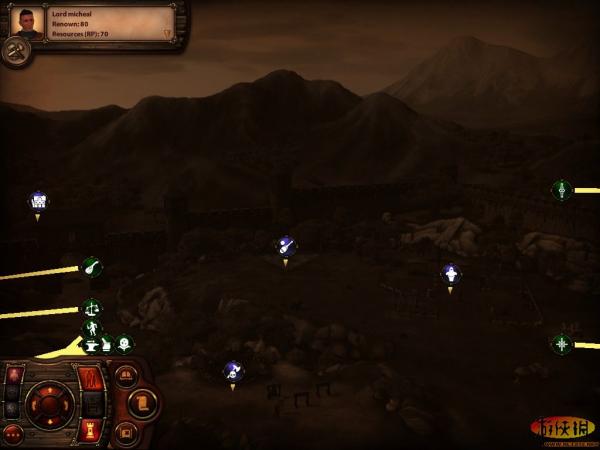The image size is (600, 450).
Task: Select the red castle tower button
Action: (x=90, y=432)
